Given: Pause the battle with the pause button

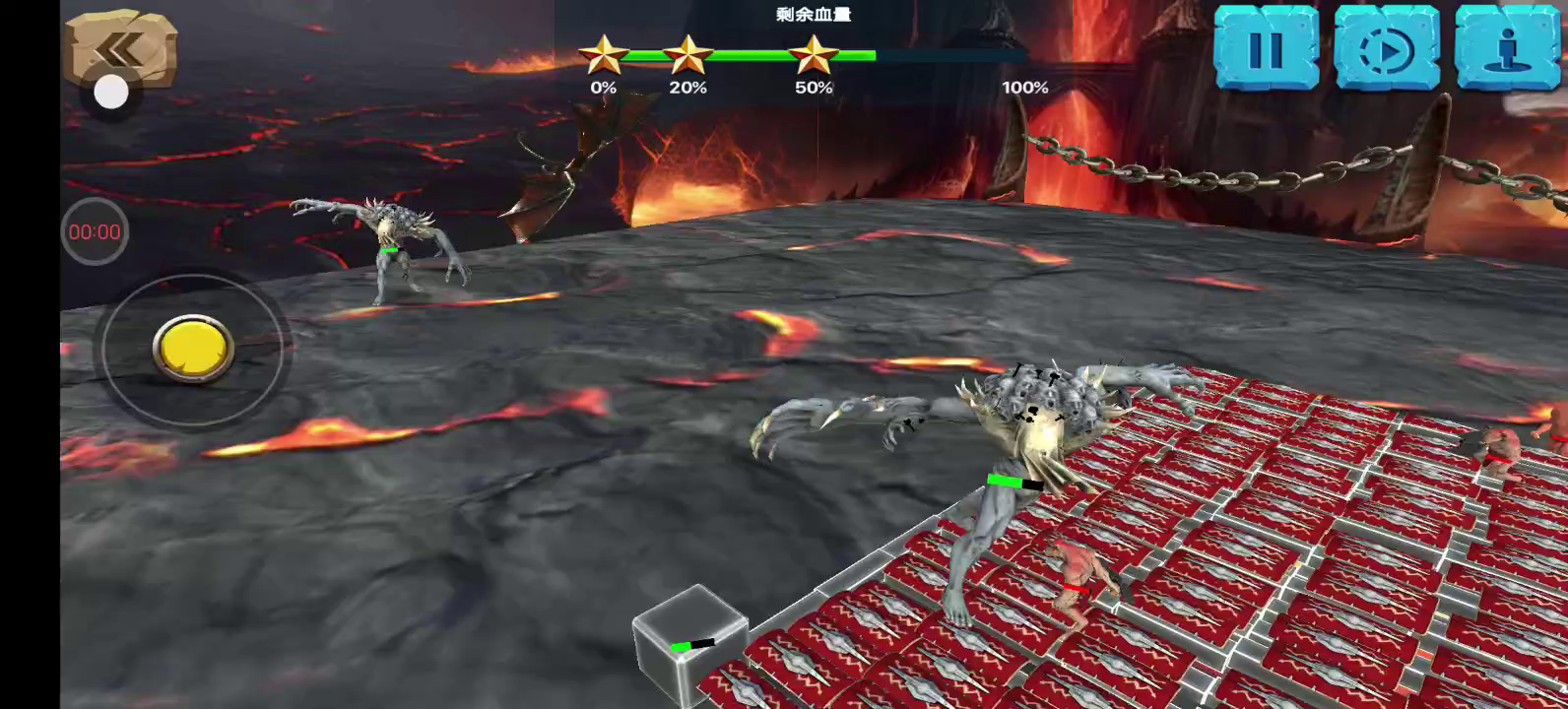Looking at the screenshot, I should [1266, 48].
